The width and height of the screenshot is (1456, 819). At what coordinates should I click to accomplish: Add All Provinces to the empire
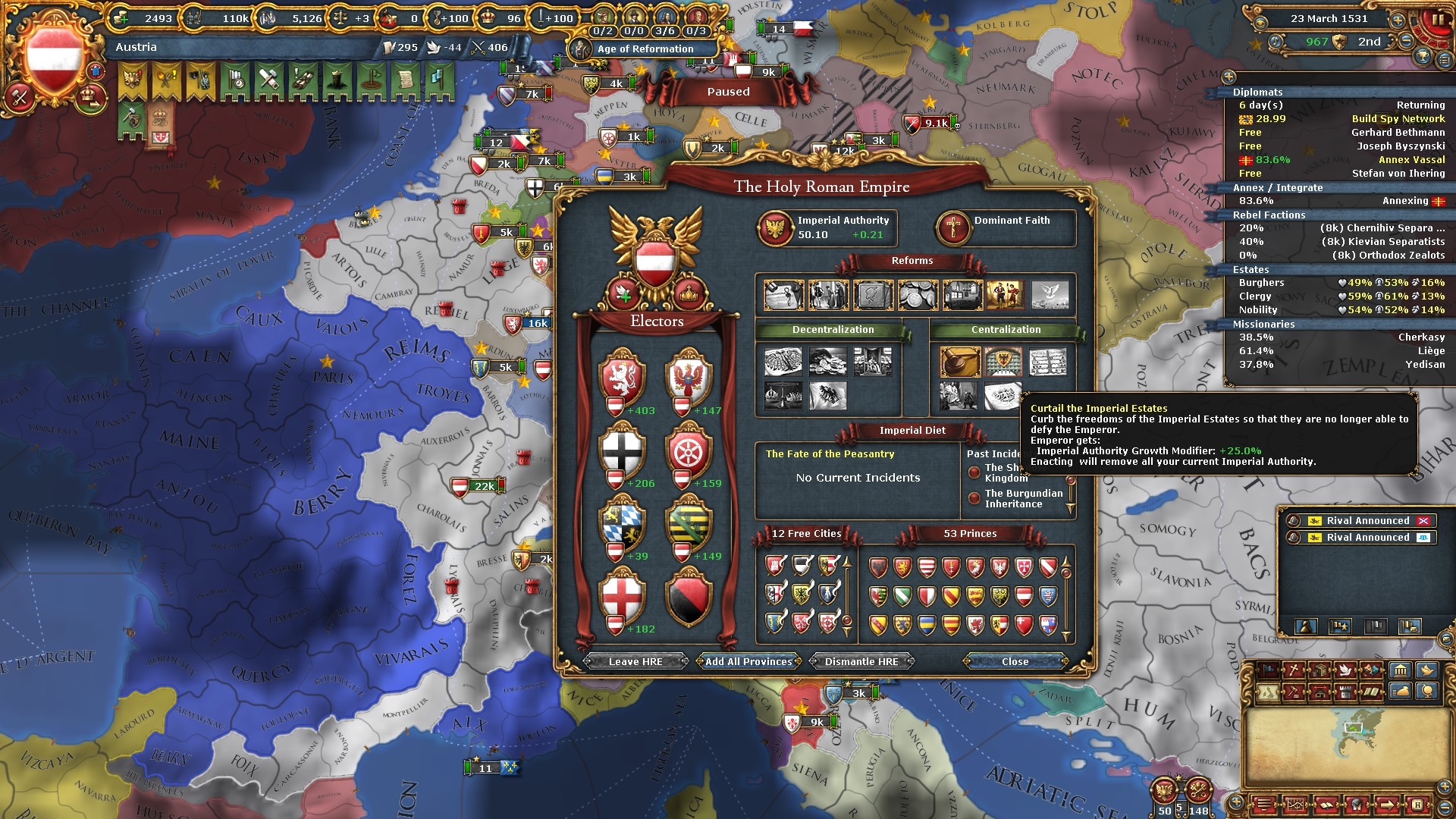click(748, 661)
